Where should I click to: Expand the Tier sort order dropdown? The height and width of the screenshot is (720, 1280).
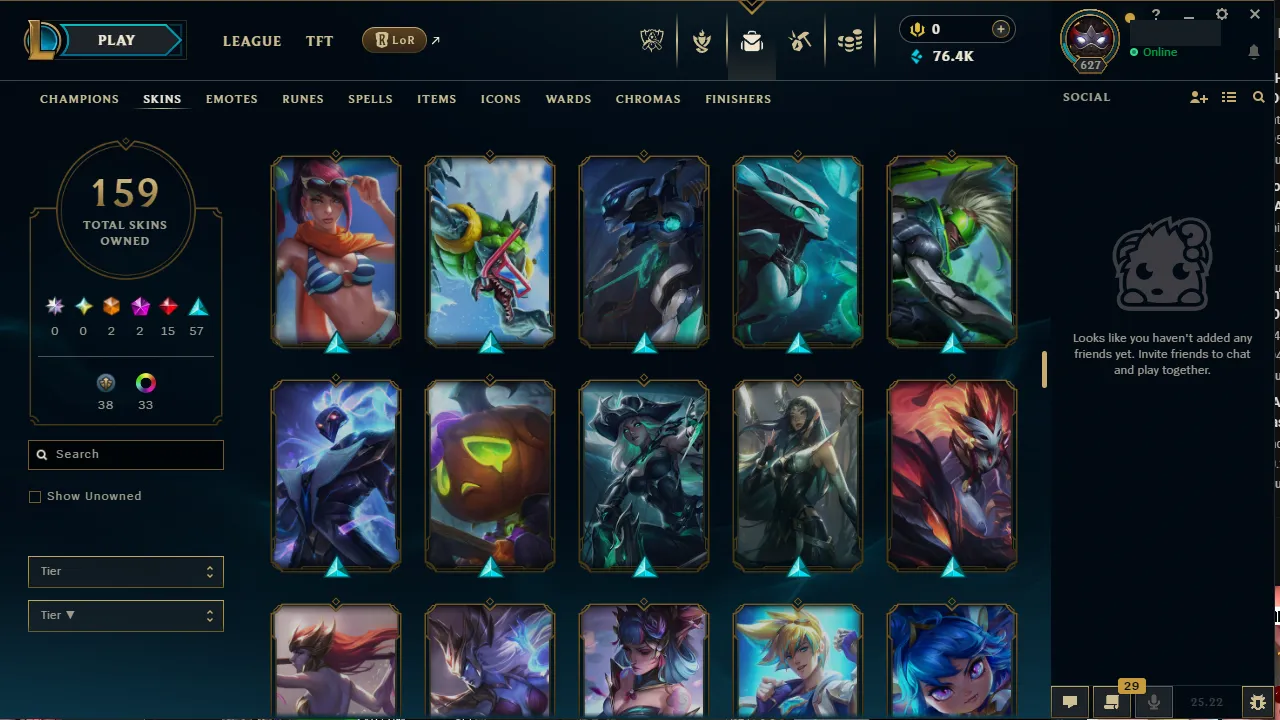[x=125, y=615]
